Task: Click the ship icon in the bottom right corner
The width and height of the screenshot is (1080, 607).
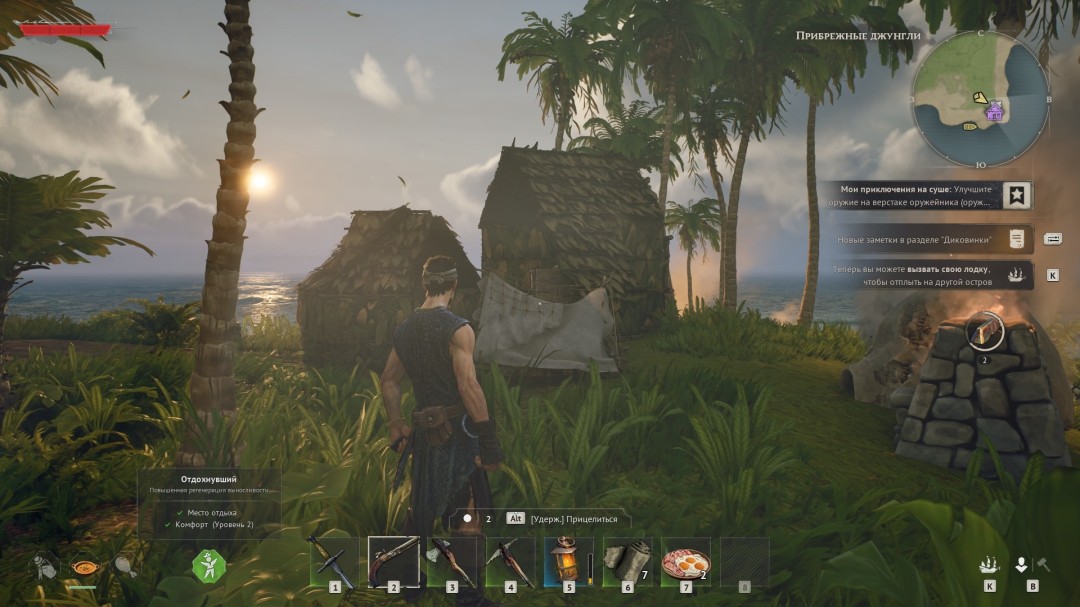Action: [989, 565]
